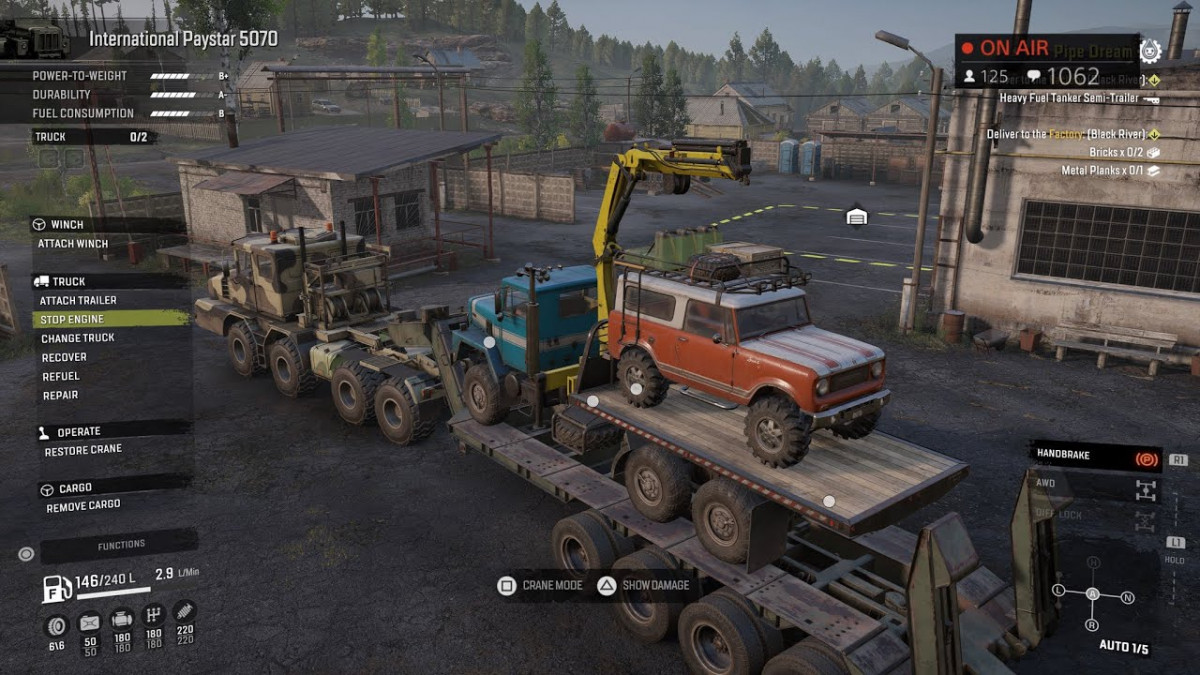Image resolution: width=1200 pixels, height=675 pixels.
Task: Click the Diff Lock control
Action: tap(1096, 516)
